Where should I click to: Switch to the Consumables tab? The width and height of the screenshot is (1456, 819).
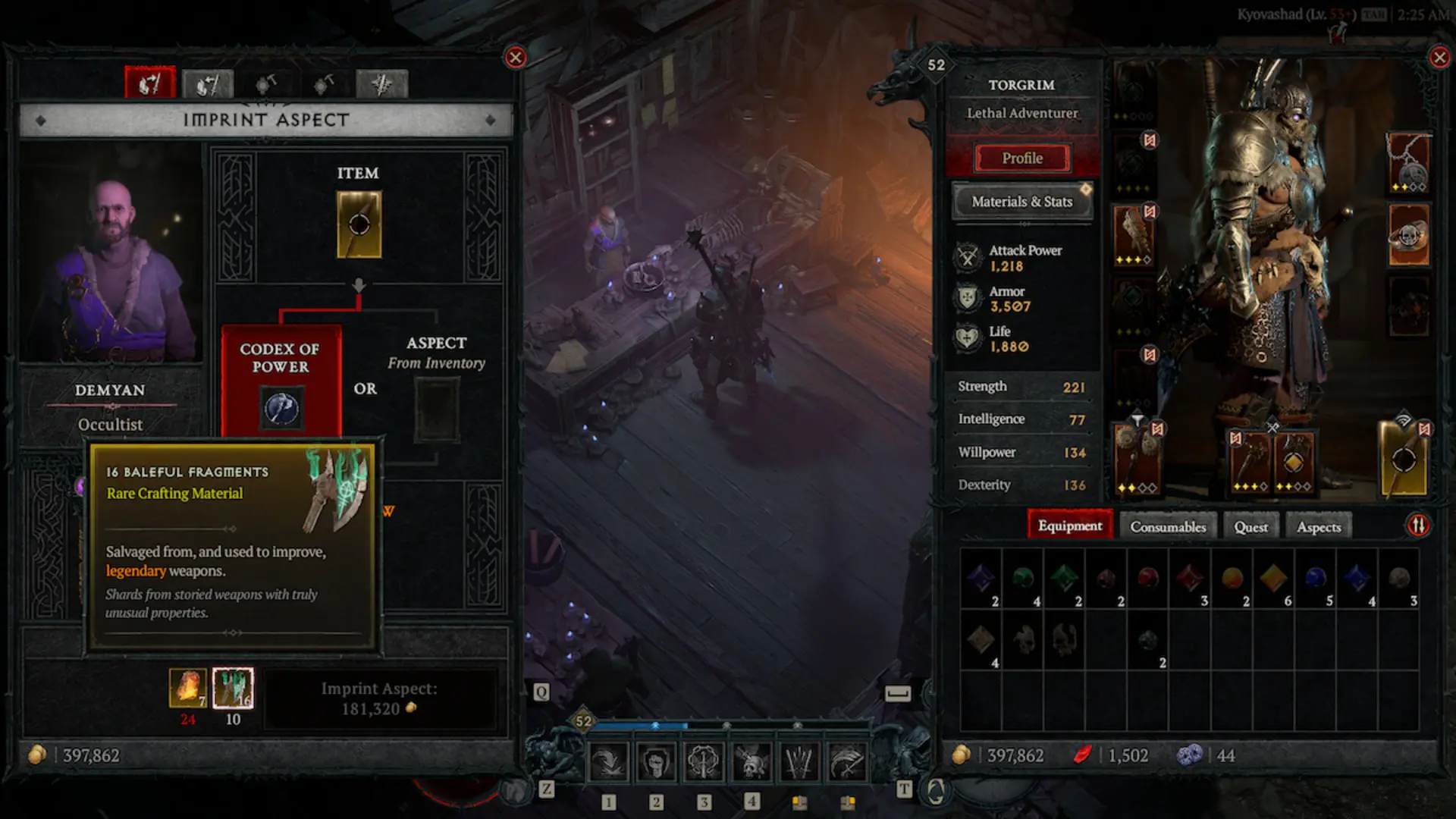pyautogui.click(x=1167, y=526)
